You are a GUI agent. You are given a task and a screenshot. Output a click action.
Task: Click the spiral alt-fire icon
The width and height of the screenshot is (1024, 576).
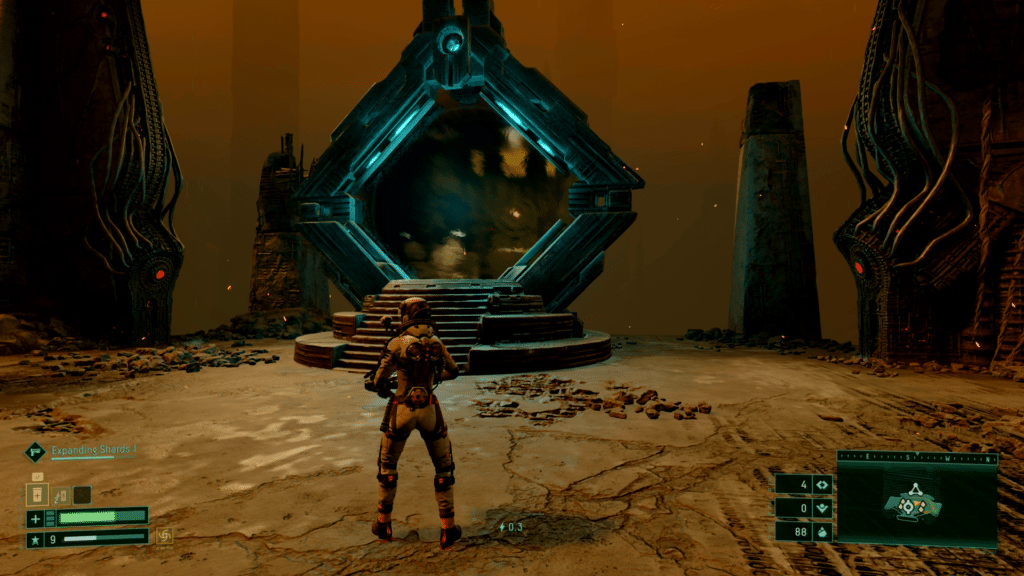(163, 537)
